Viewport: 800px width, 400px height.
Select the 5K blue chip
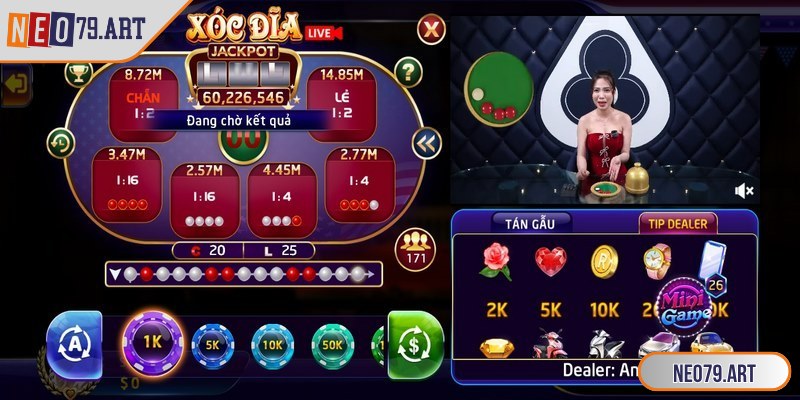212,345
